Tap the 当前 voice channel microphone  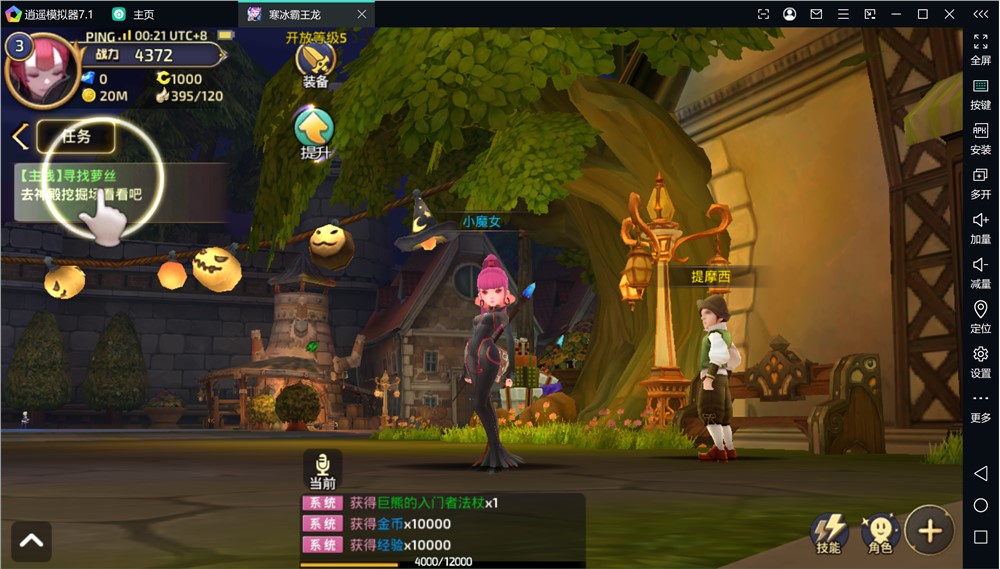[322, 469]
